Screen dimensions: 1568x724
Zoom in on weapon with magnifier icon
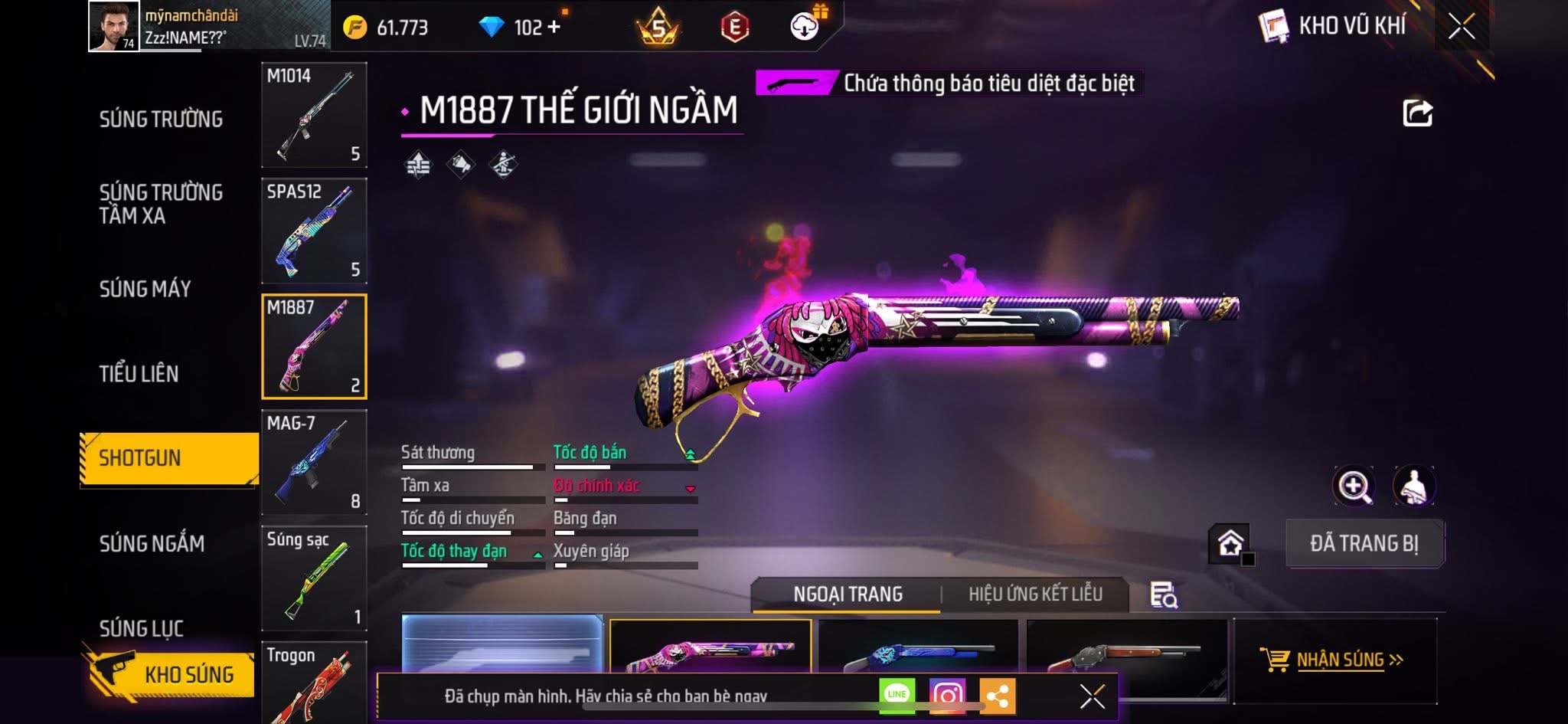pyautogui.click(x=1354, y=486)
